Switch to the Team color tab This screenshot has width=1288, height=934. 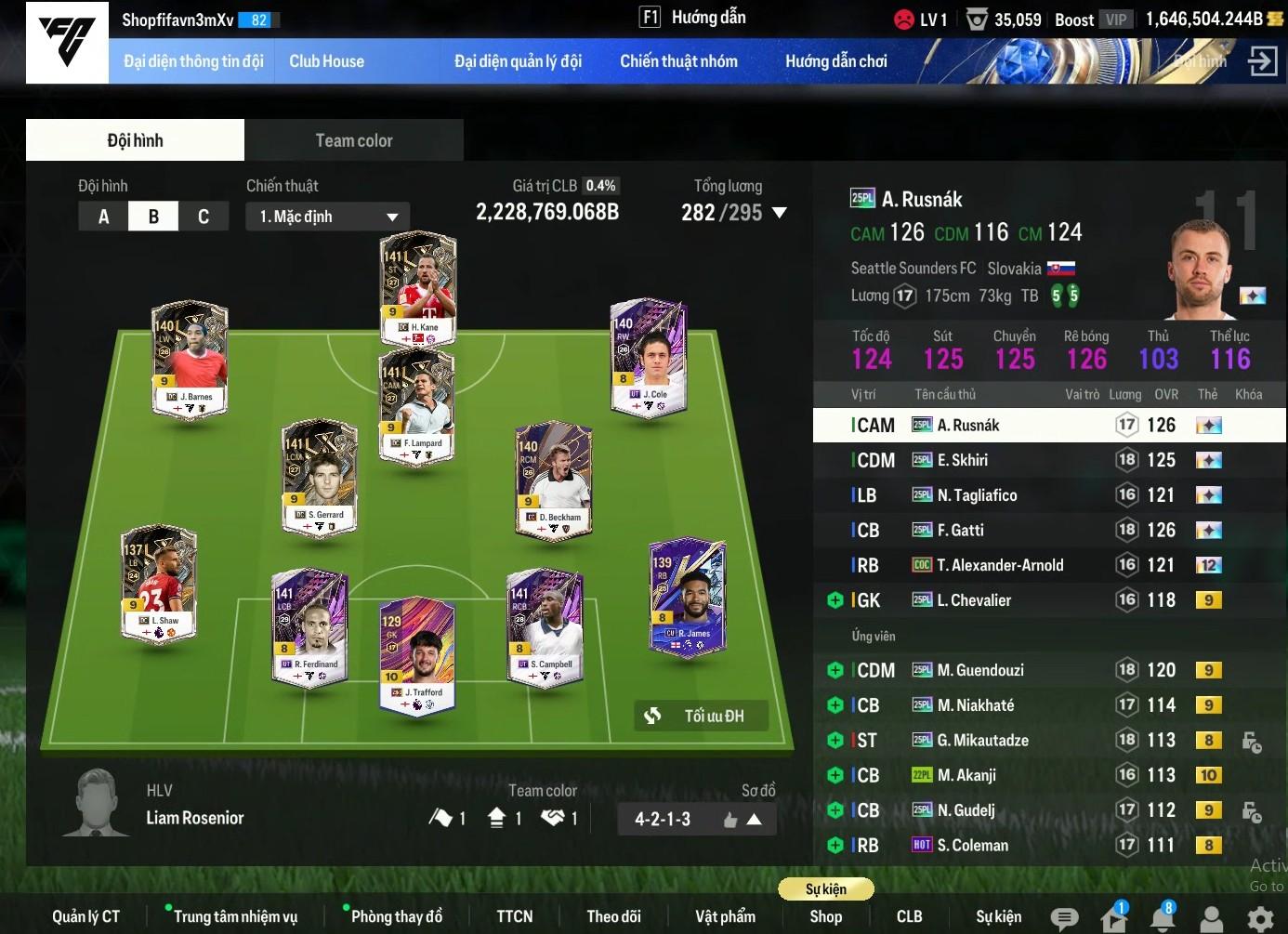point(354,140)
